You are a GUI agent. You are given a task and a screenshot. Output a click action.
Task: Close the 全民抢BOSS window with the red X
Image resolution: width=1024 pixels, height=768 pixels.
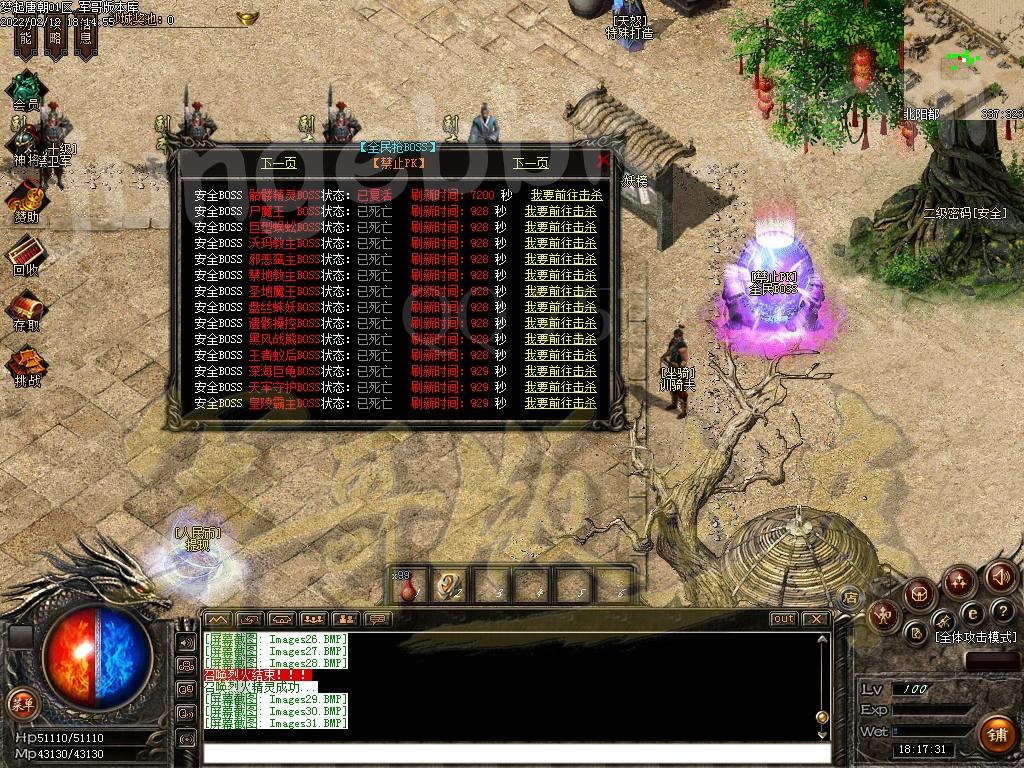(602, 160)
